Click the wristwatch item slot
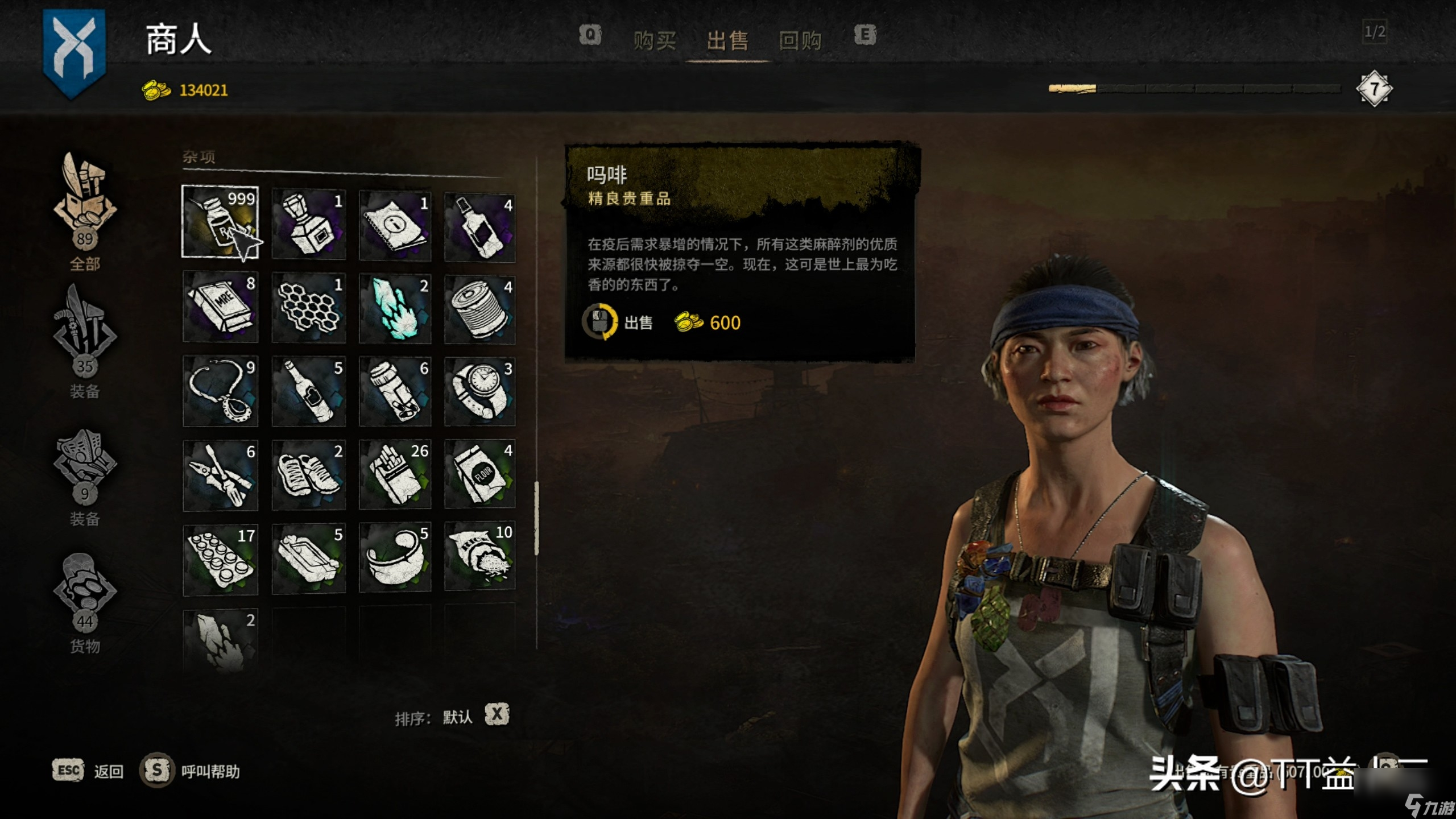Screen dimensions: 1456x819 (x=479, y=391)
